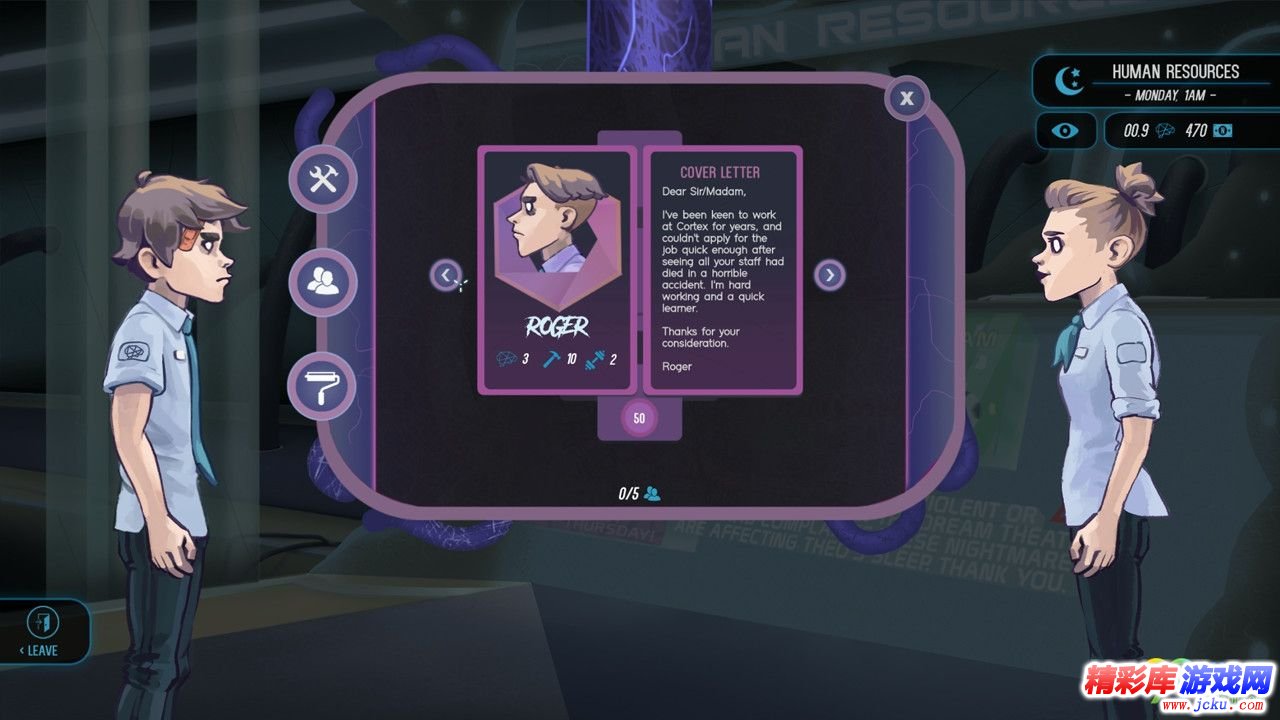This screenshot has height=720, width=1280.
Task: Open the hammer and wrench category
Action: pos(322,179)
